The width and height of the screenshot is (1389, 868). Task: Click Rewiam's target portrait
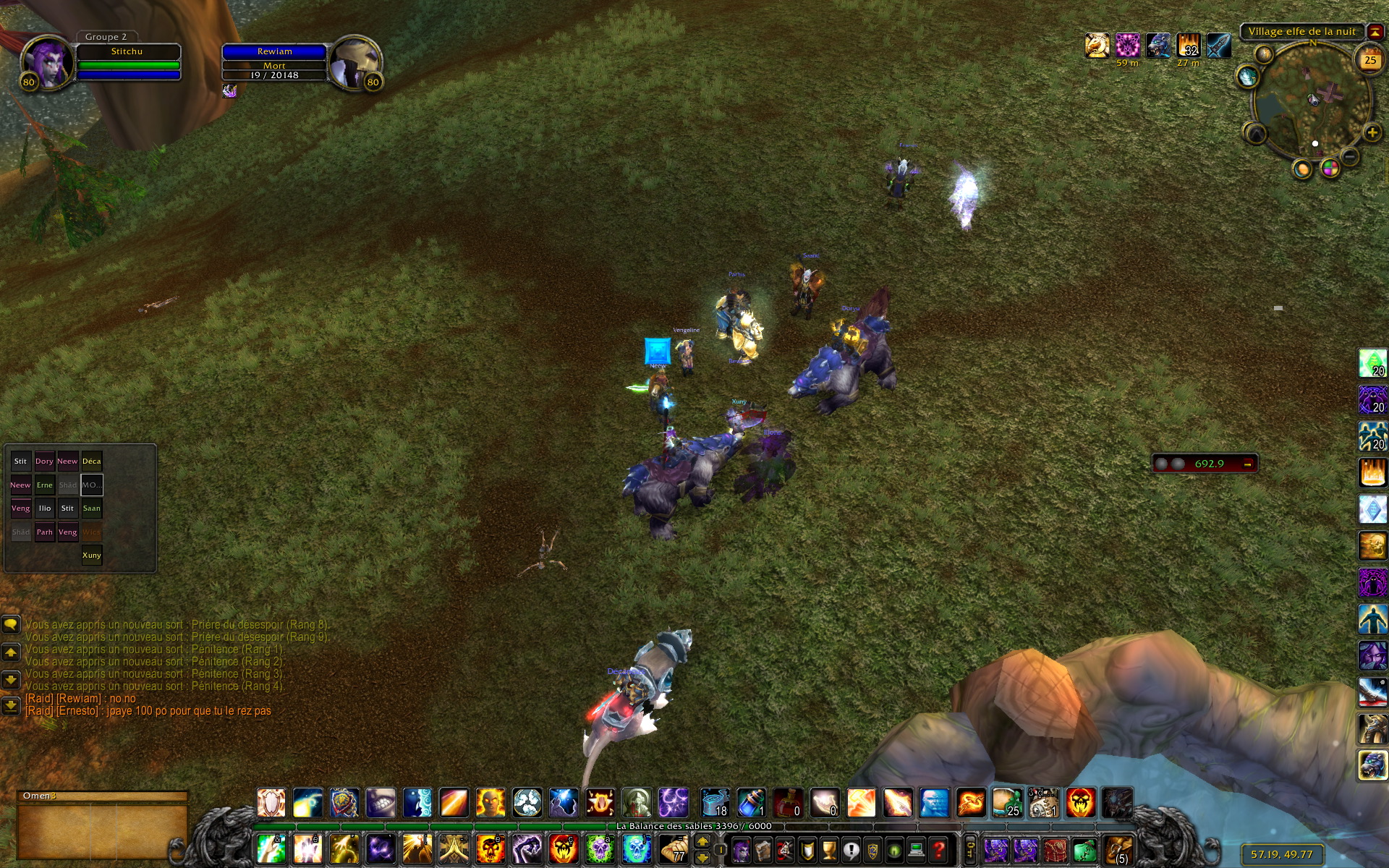[x=355, y=62]
